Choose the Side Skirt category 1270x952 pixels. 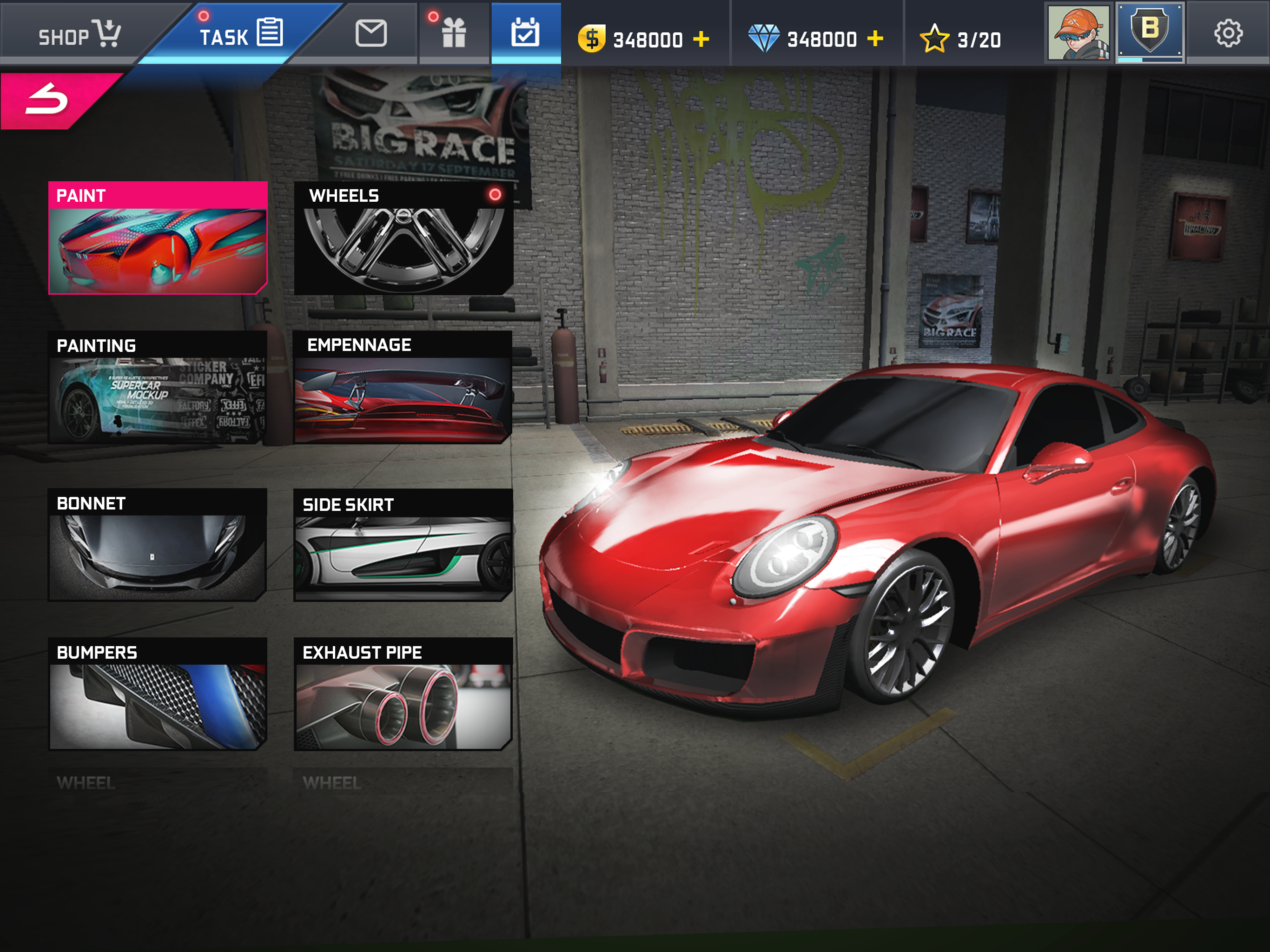click(403, 544)
